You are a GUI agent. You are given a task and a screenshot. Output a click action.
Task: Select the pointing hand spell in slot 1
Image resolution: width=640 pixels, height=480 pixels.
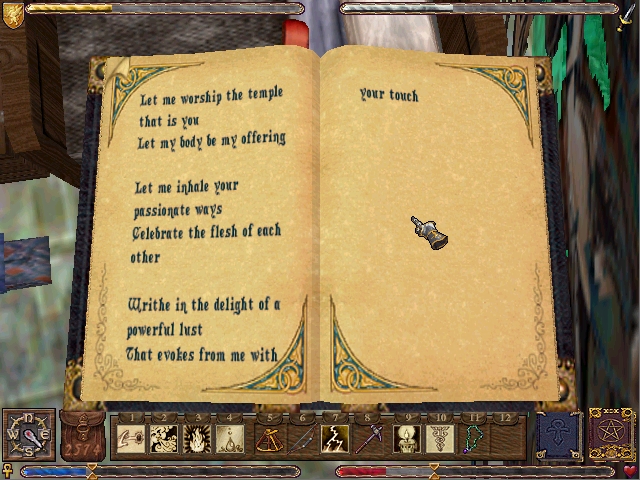click(x=130, y=439)
